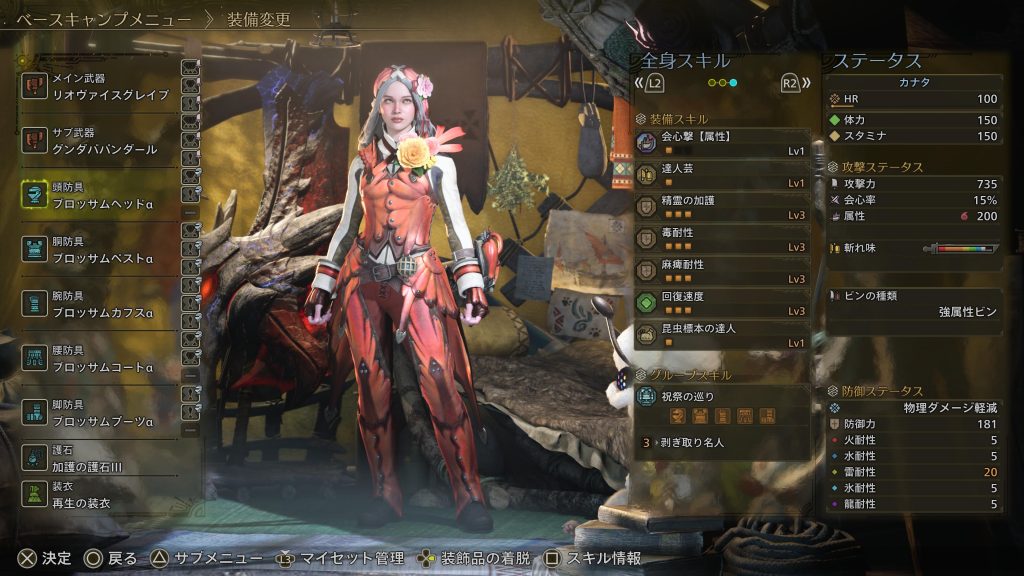Select the 達人芸 skill row
Image resolution: width=1024 pixels, height=576 pixels.
722,175
